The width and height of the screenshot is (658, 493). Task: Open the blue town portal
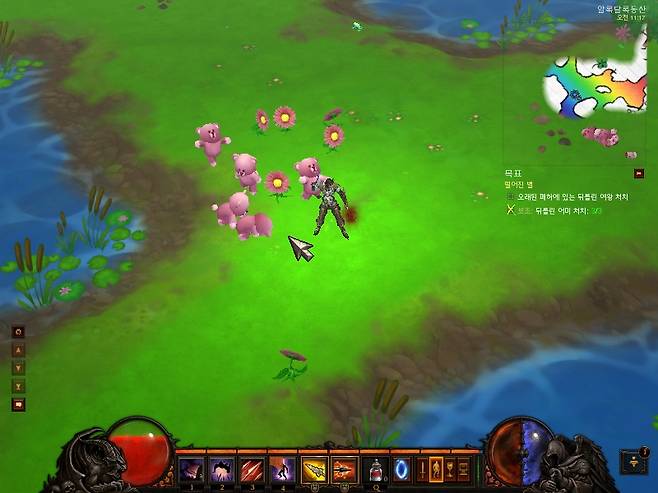pos(401,469)
